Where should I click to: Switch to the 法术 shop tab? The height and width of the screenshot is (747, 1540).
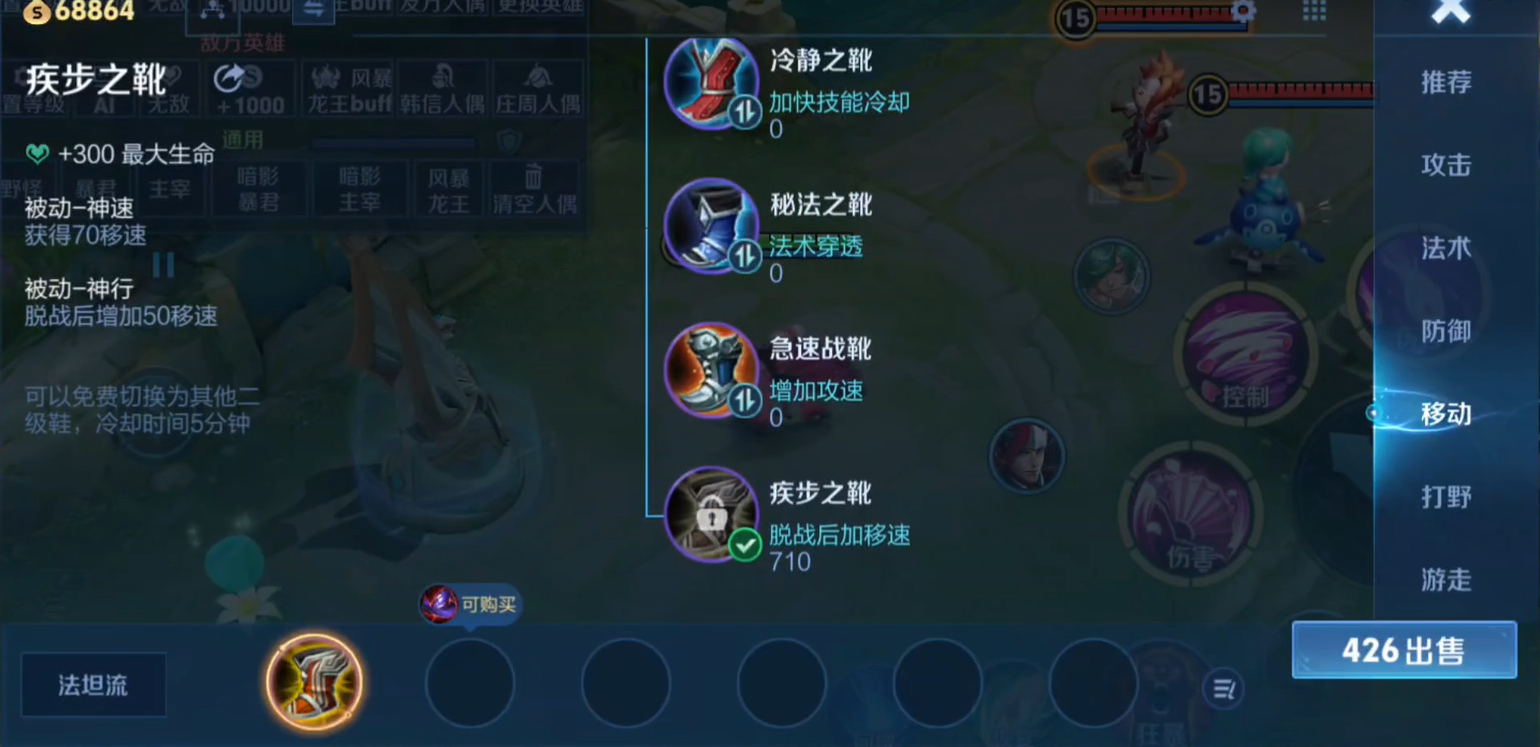(x=1446, y=249)
